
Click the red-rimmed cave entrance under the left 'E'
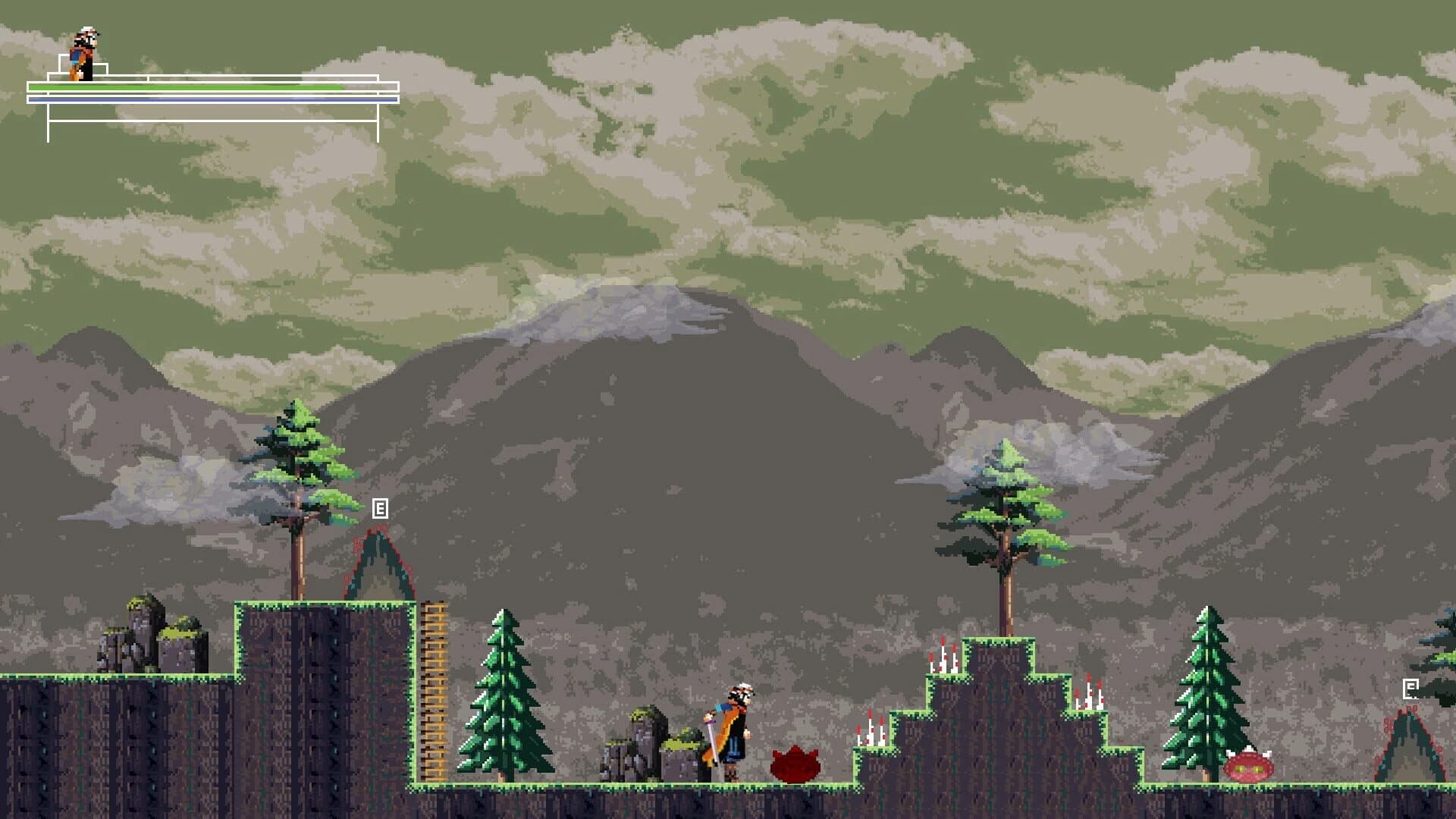point(379,569)
